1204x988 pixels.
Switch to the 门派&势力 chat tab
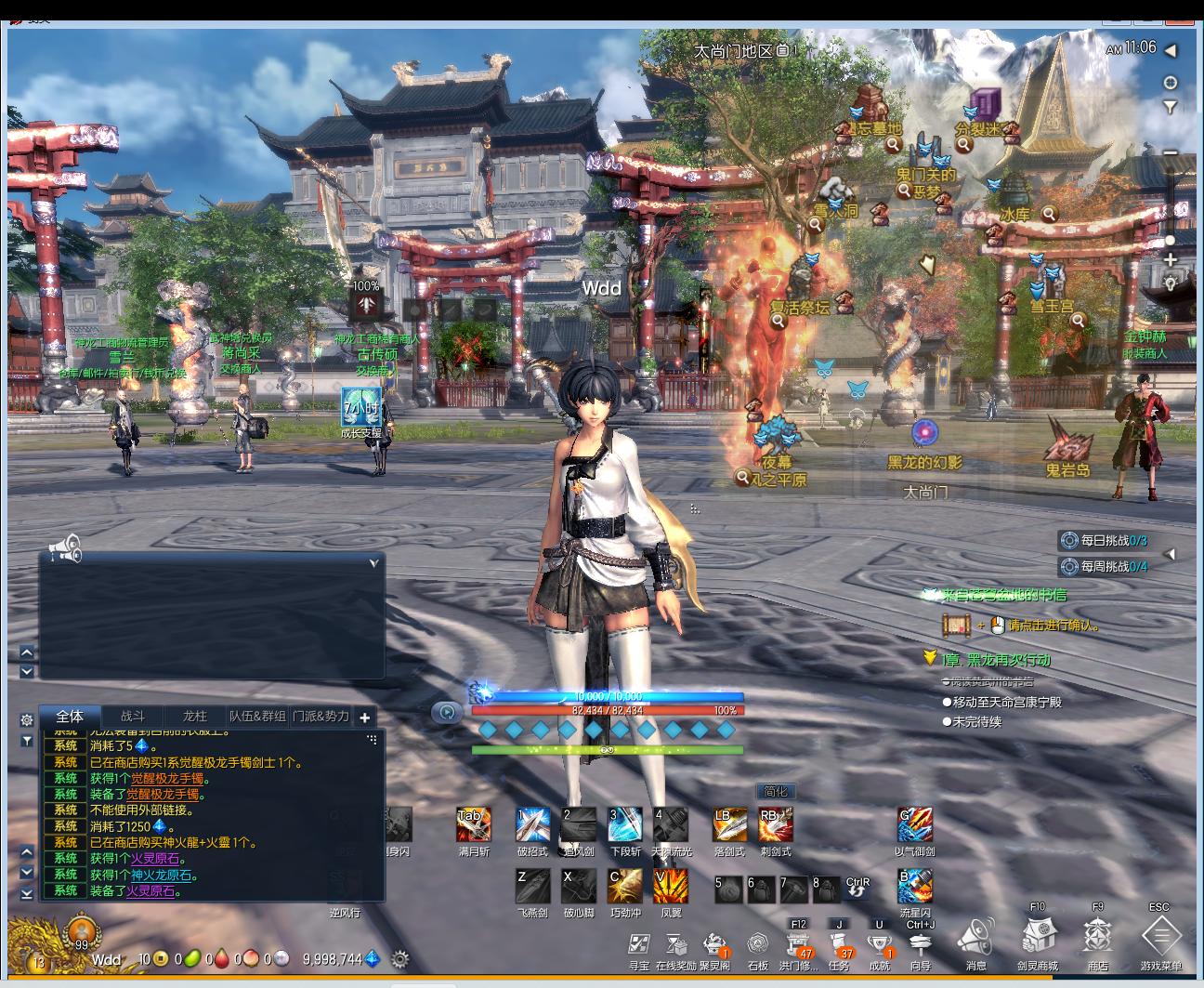pyautogui.click(x=321, y=717)
